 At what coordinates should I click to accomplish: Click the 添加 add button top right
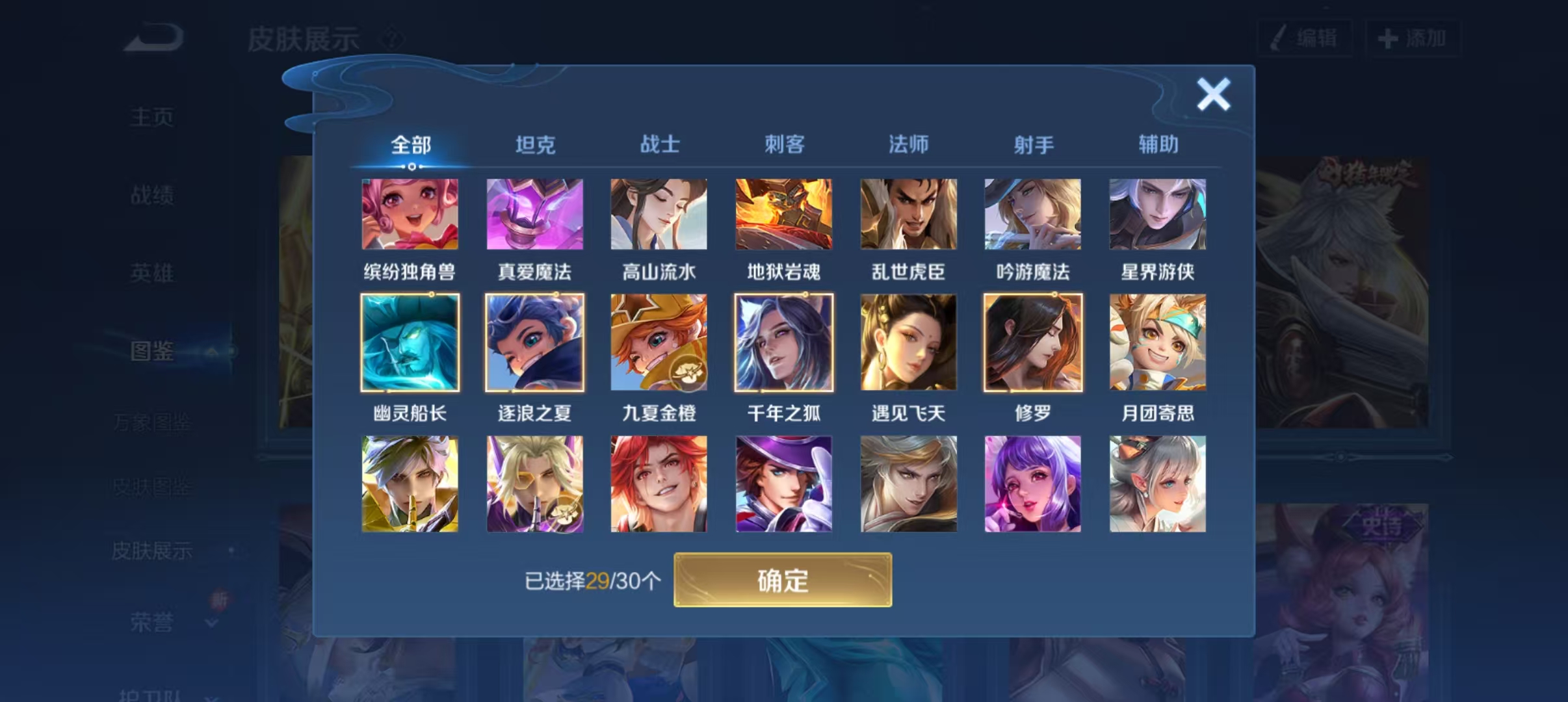coord(1415,38)
